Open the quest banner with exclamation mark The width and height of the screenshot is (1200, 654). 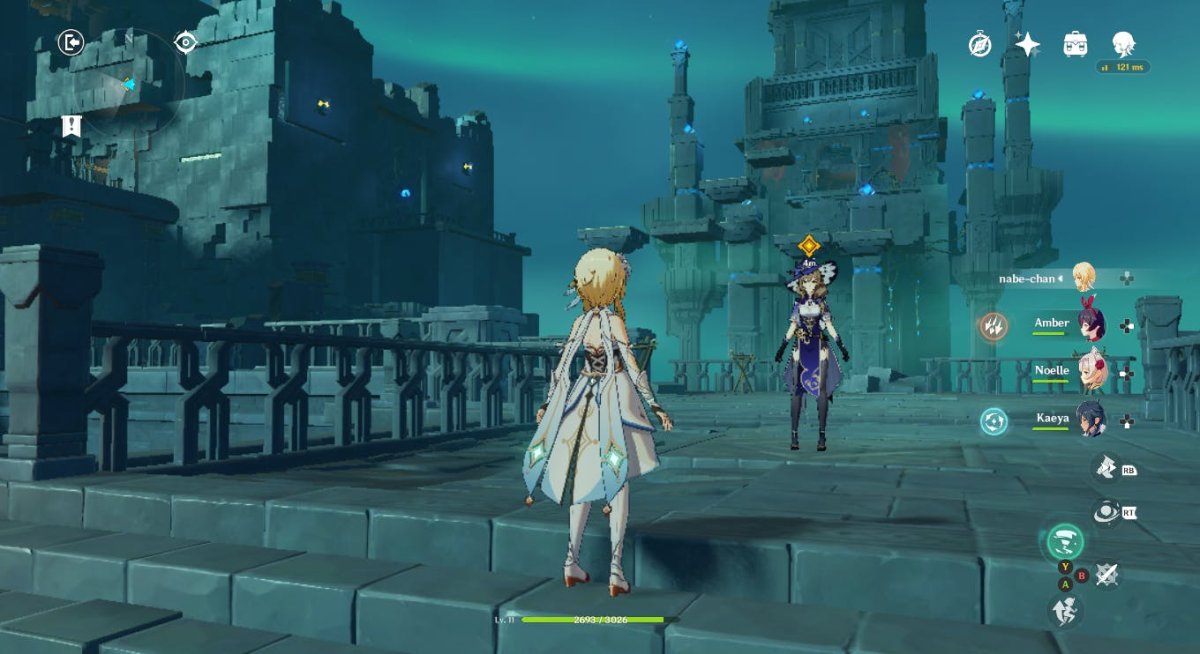point(70,126)
